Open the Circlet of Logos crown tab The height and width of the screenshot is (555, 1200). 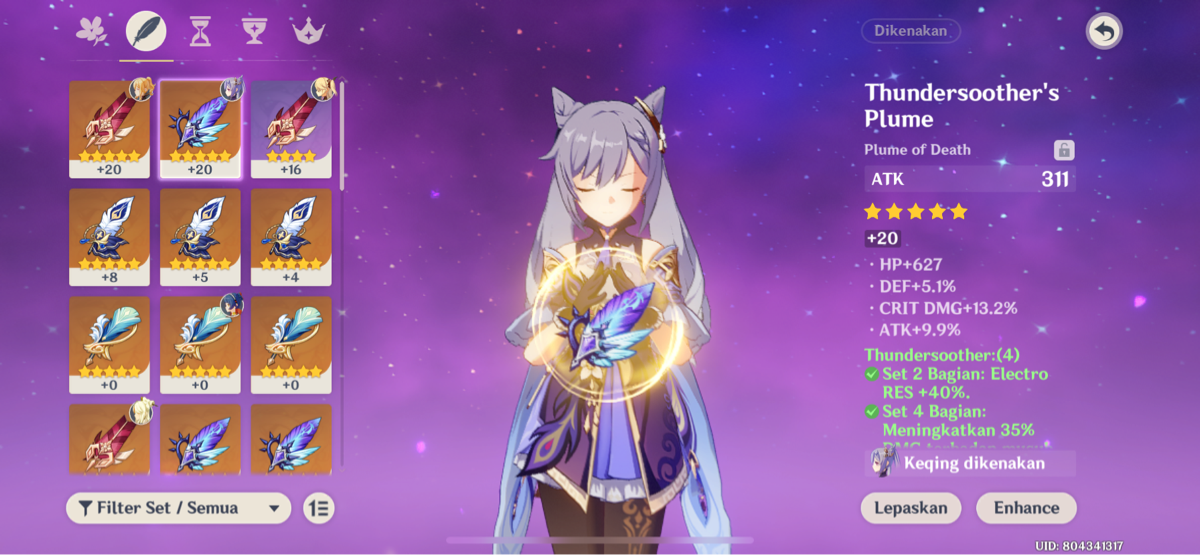click(308, 32)
